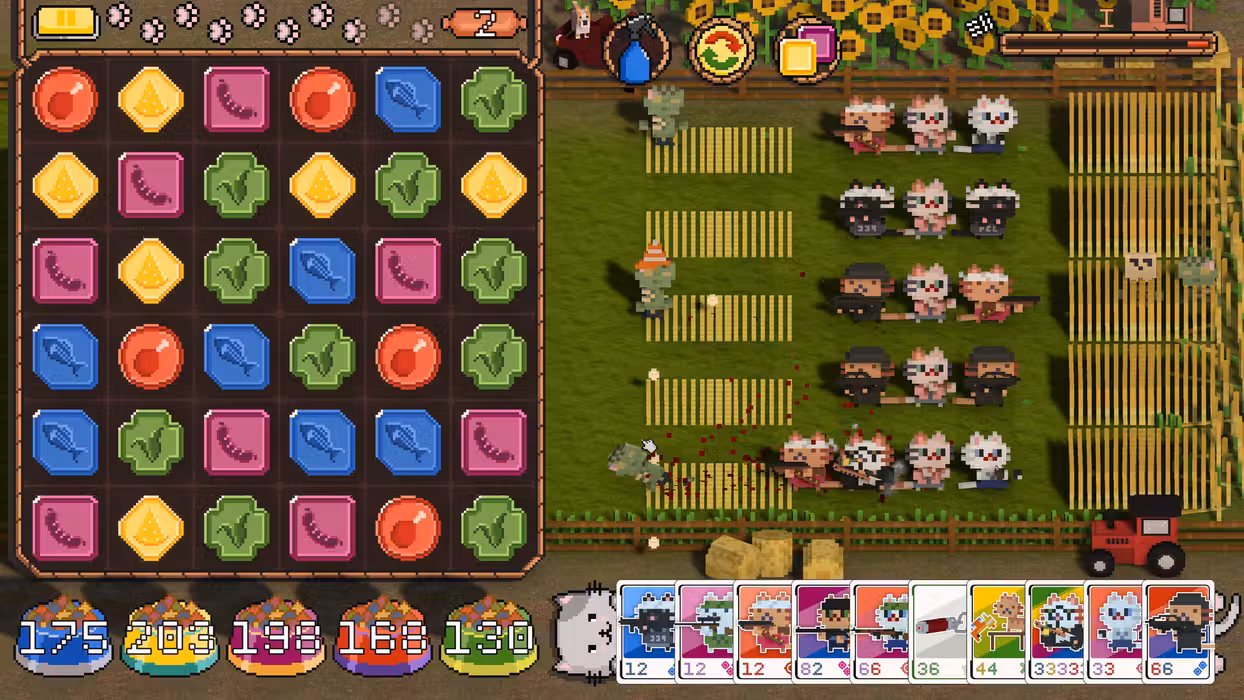
Task: Select the white red-canister card costing 36
Action: pos(940,630)
